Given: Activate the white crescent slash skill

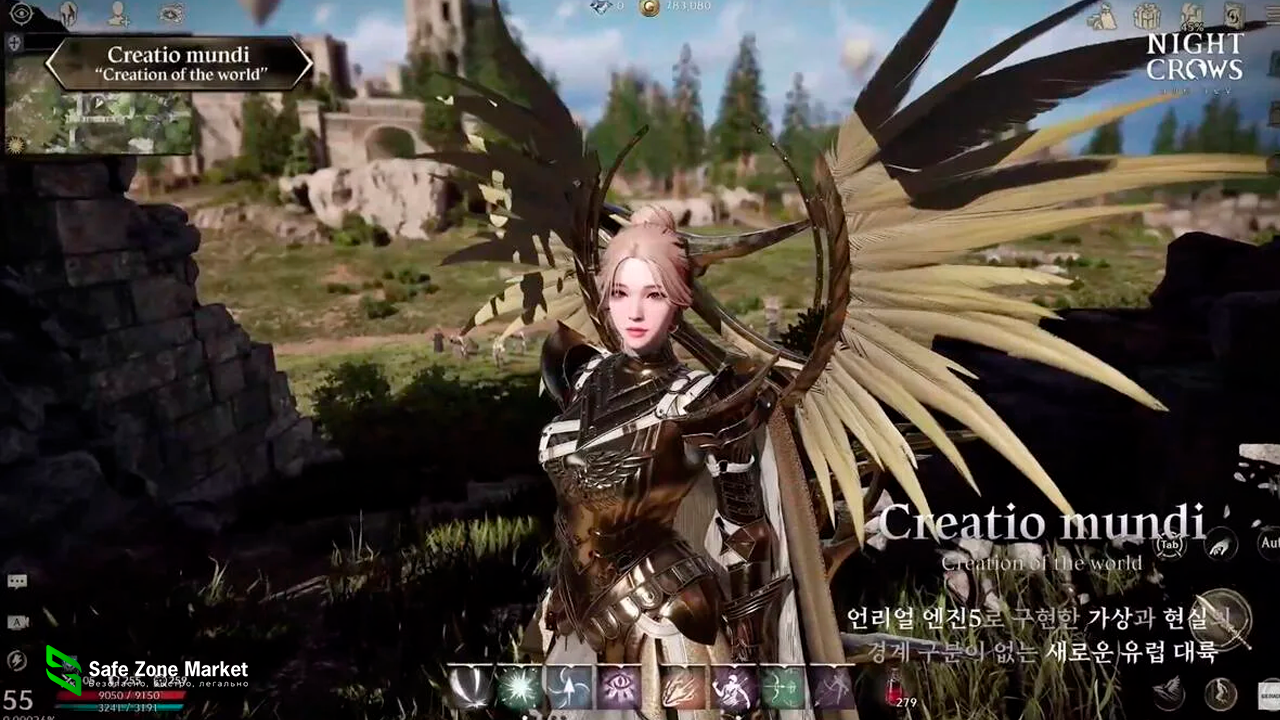Looking at the screenshot, I should (x=469, y=689).
